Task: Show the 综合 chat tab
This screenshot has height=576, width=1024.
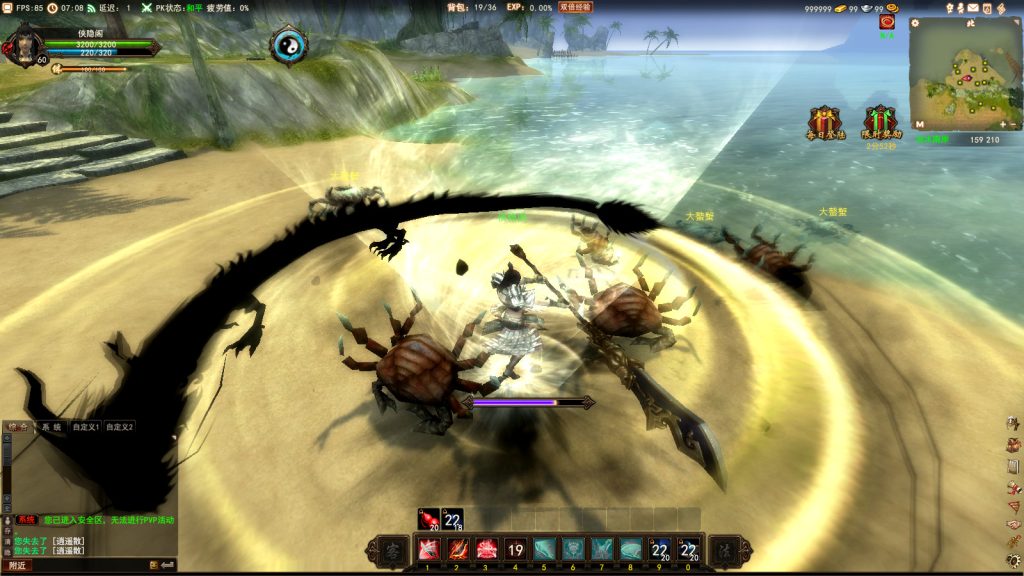Action: 18,427
